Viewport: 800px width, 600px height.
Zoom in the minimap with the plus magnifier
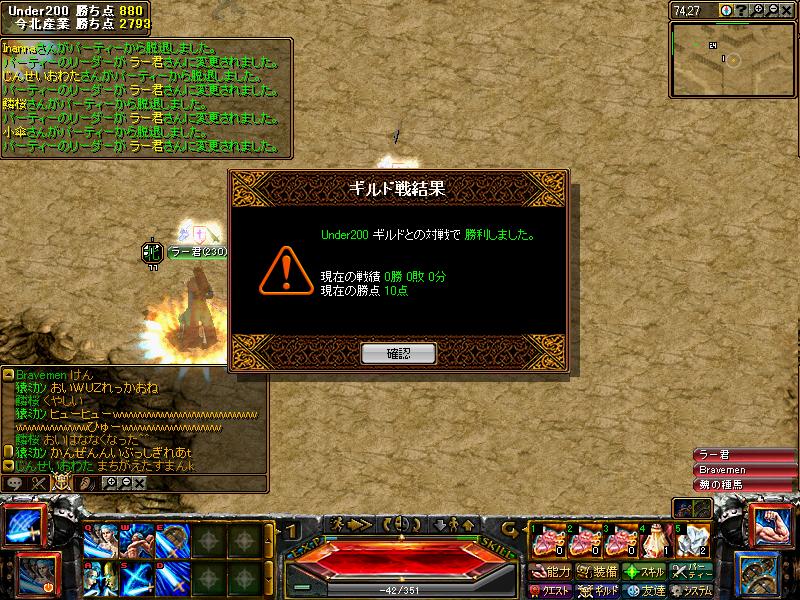tap(758, 9)
